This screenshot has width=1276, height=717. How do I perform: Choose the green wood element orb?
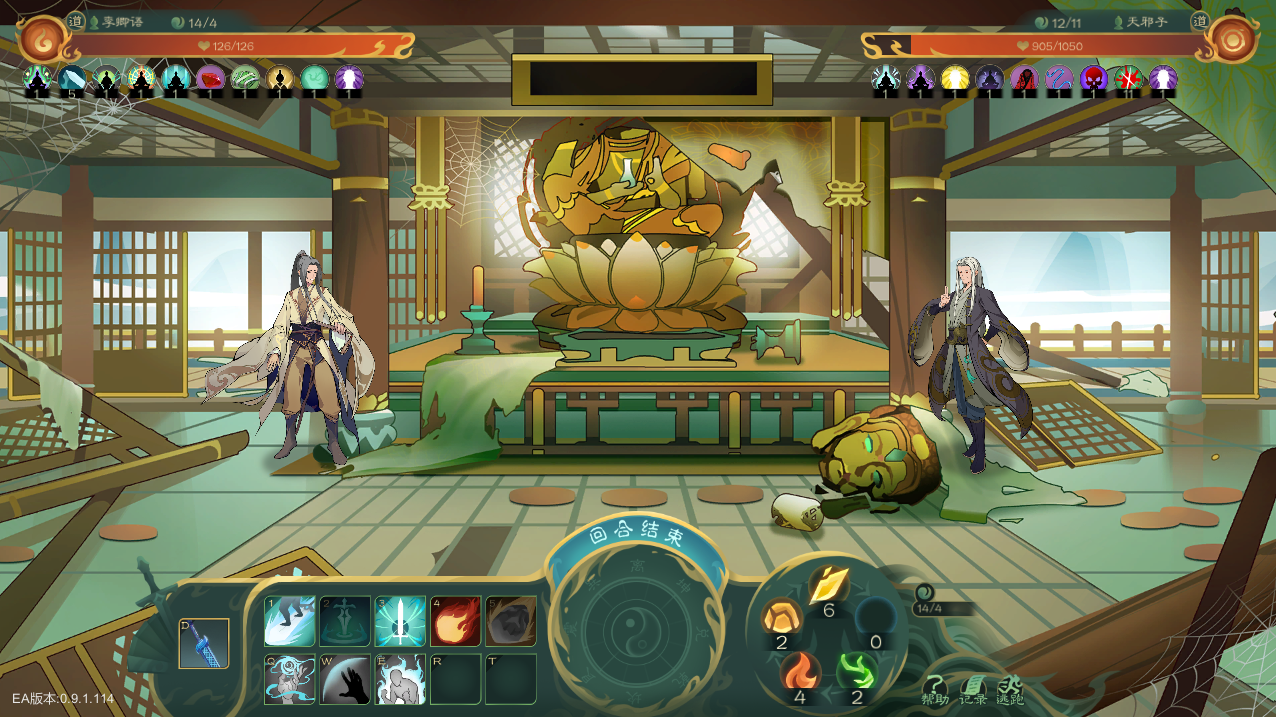[856, 670]
